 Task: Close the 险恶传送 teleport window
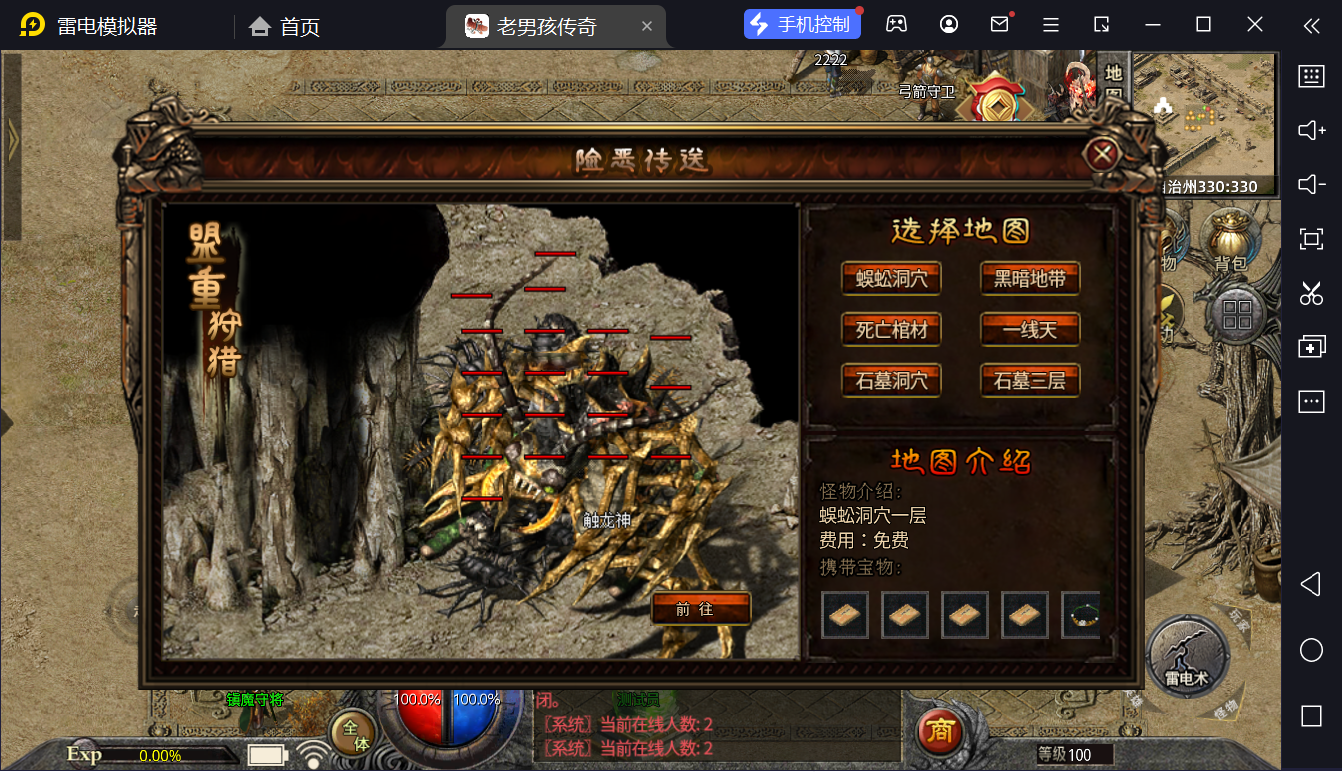(1103, 154)
